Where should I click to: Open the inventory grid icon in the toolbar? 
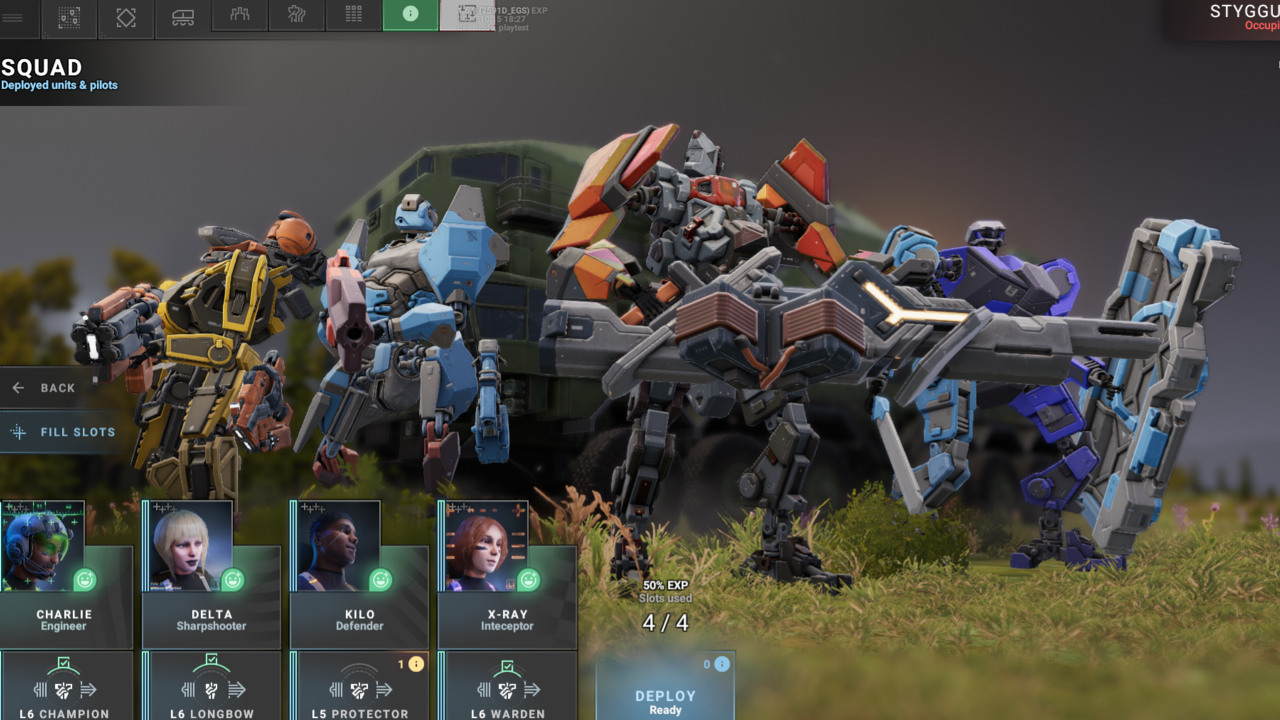coord(352,17)
